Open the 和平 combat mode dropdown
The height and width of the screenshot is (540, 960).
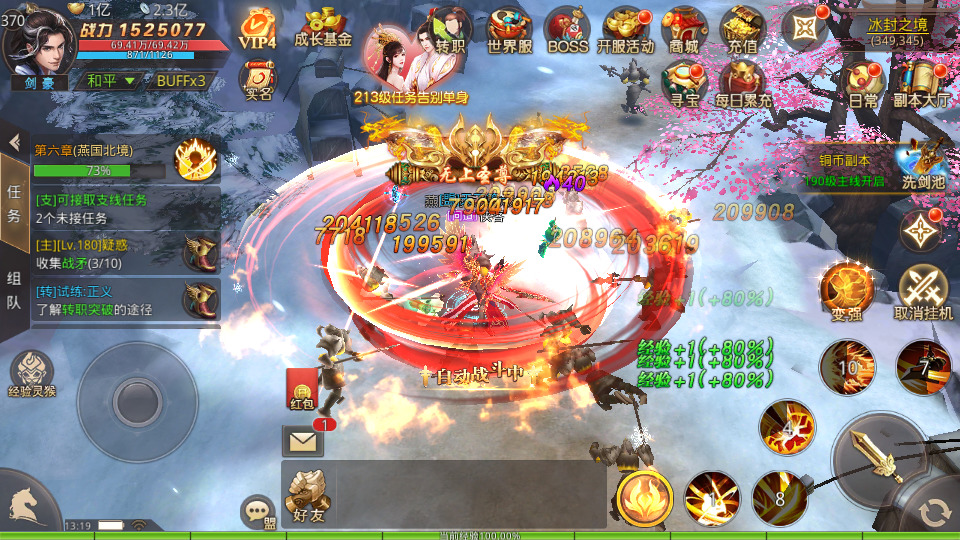110,81
